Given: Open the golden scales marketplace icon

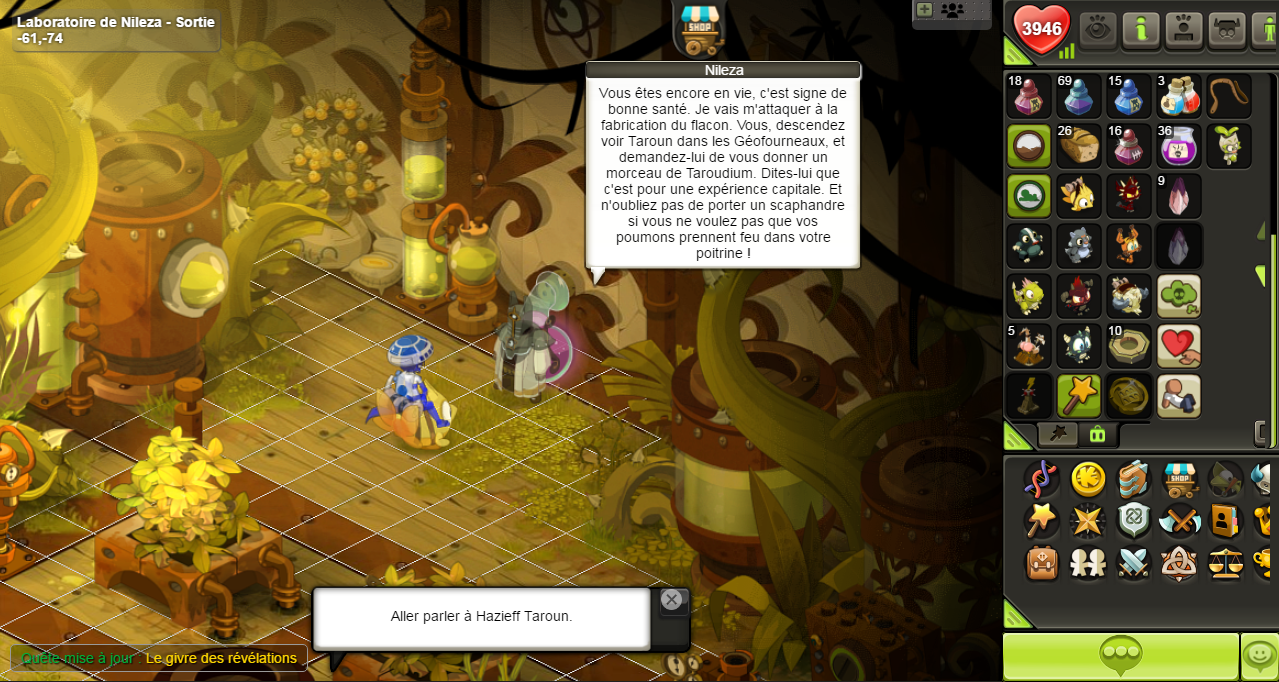Looking at the screenshot, I should (1226, 563).
